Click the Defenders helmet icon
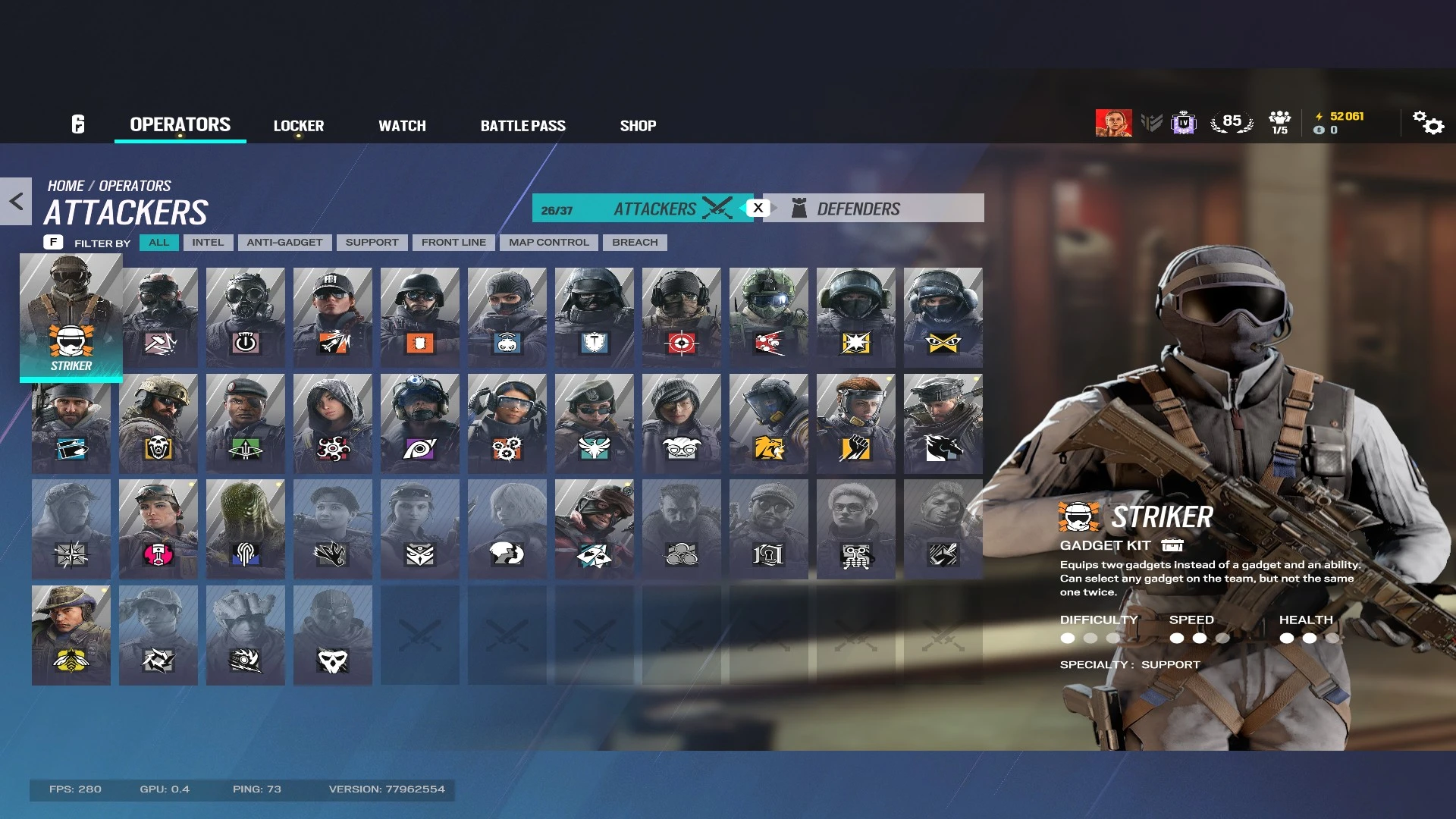Viewport: 1456px width, 819px height. pos(798,207)
